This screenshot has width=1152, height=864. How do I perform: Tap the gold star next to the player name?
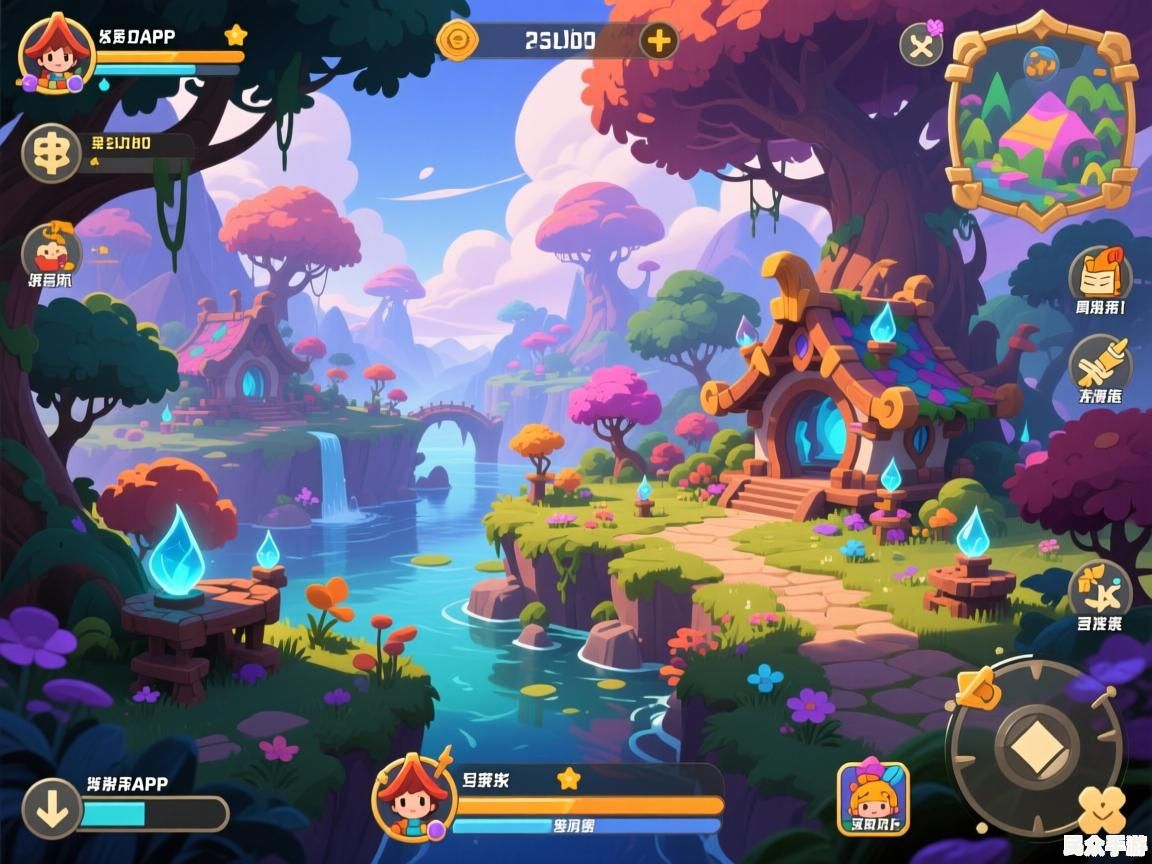236,36
